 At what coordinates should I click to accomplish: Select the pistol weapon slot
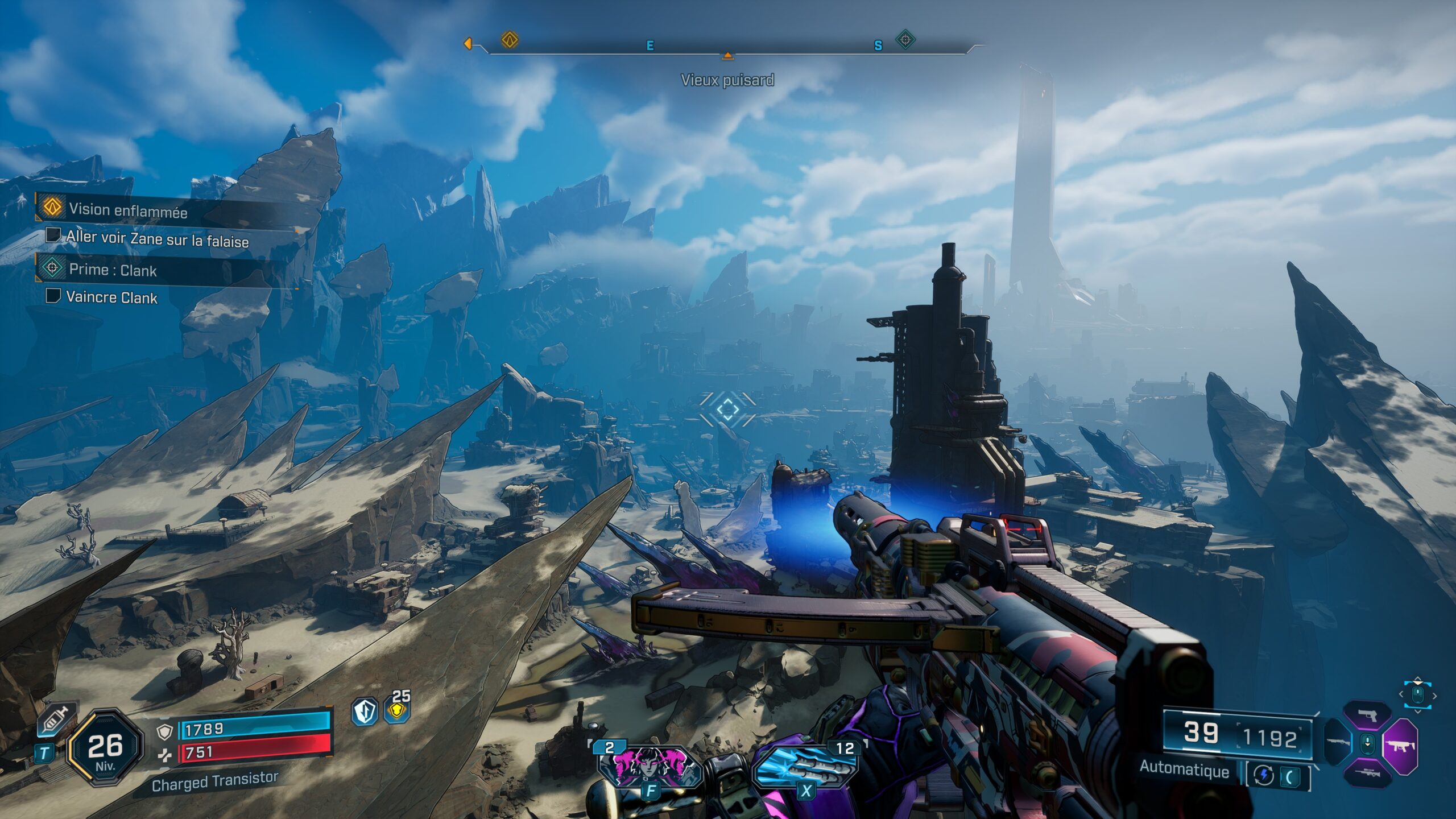coord(1367,716)
